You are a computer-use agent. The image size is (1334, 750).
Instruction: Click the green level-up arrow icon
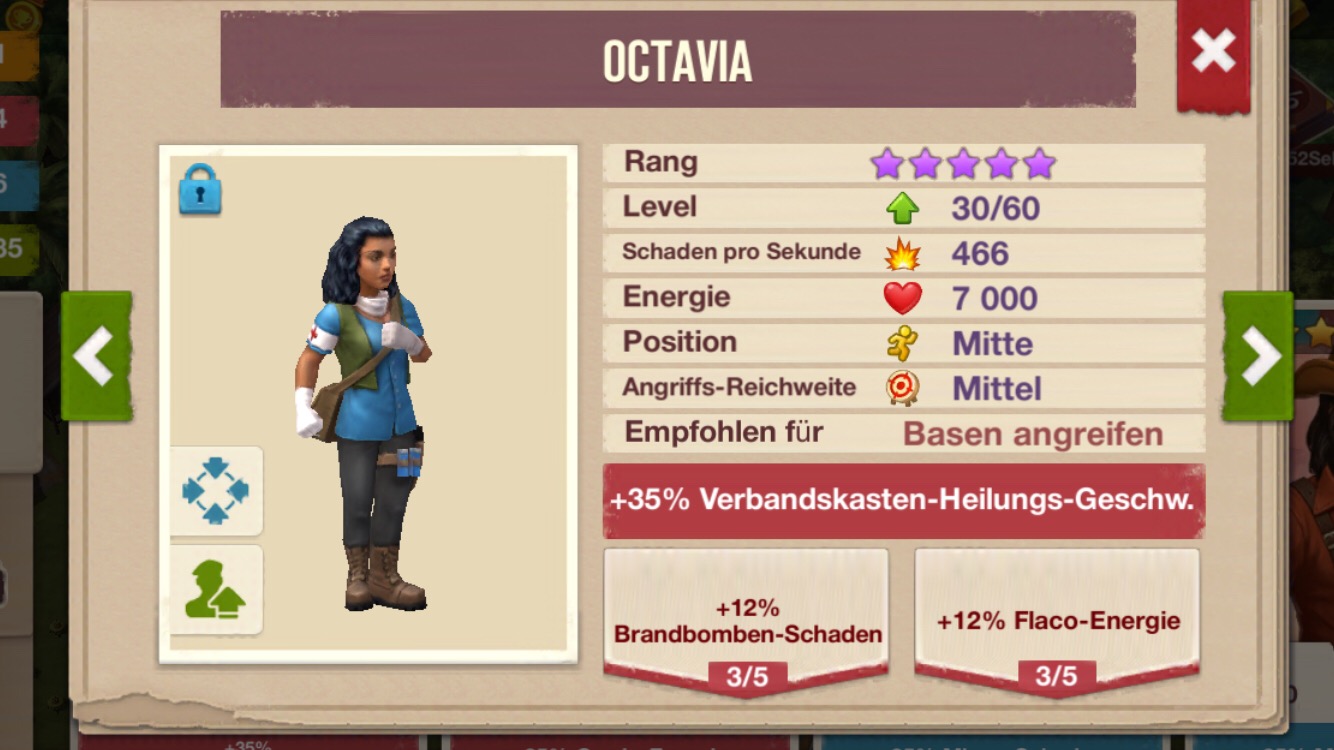902,208
